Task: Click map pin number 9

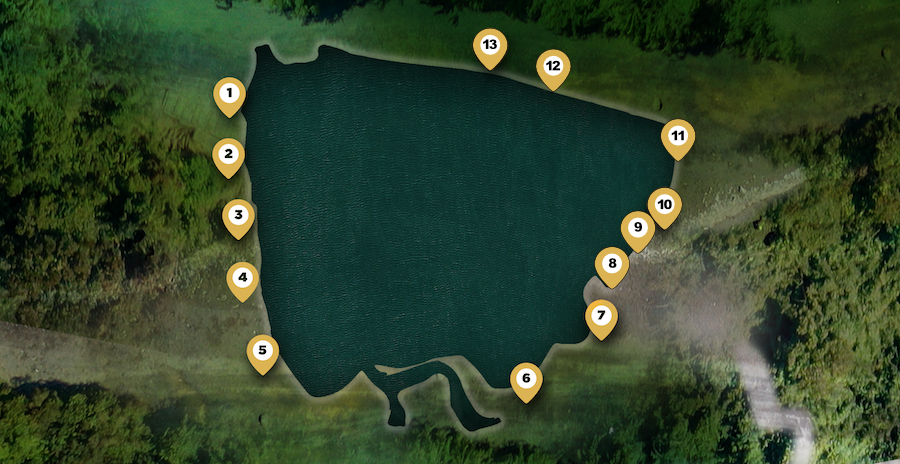Action: pyautogui.click(x=637, y=228)
